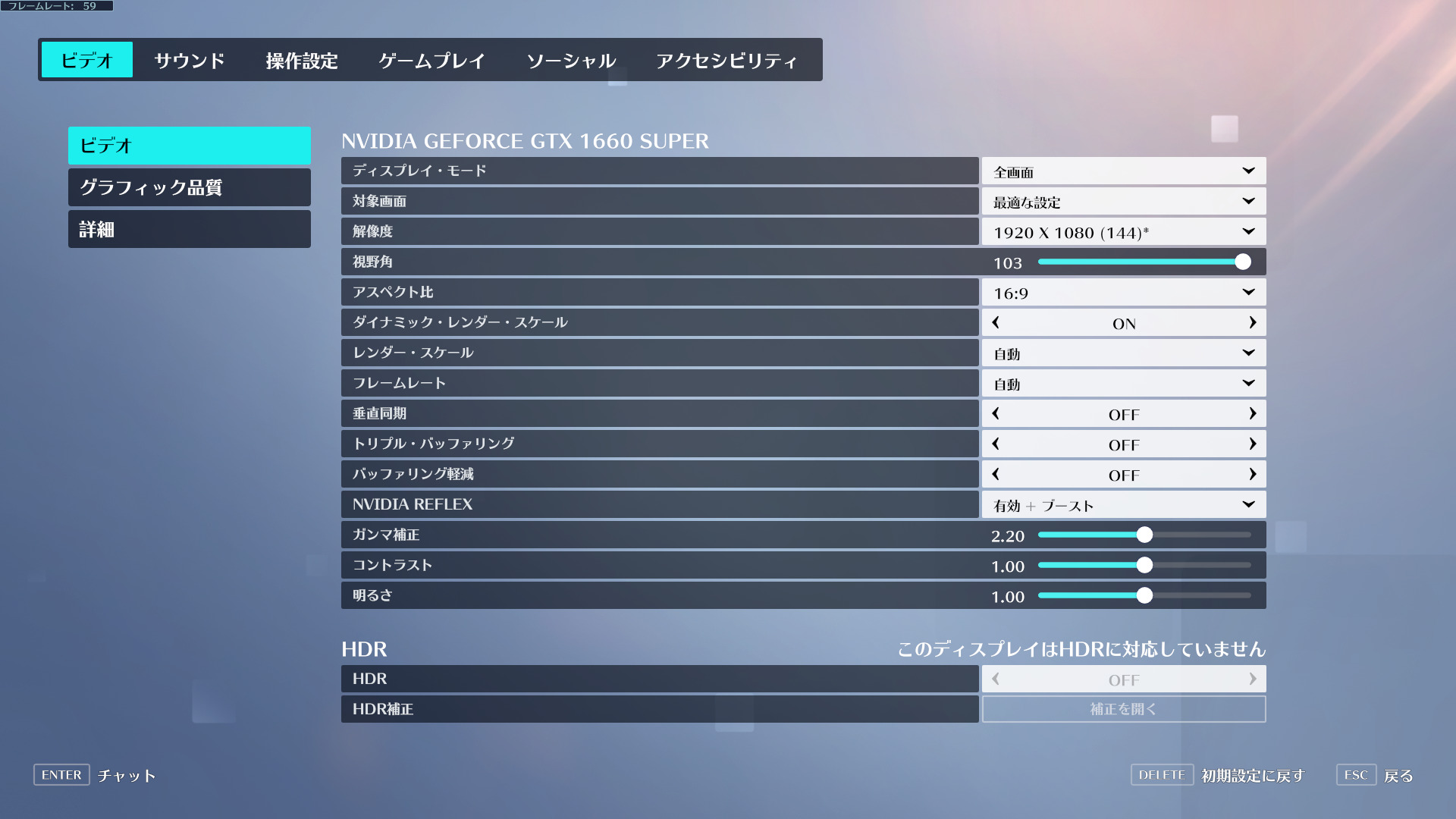Enable バッファリング軽減
Viewport: 1456px width, 819px height.
pyautogui.click(x=1253, y=474)
